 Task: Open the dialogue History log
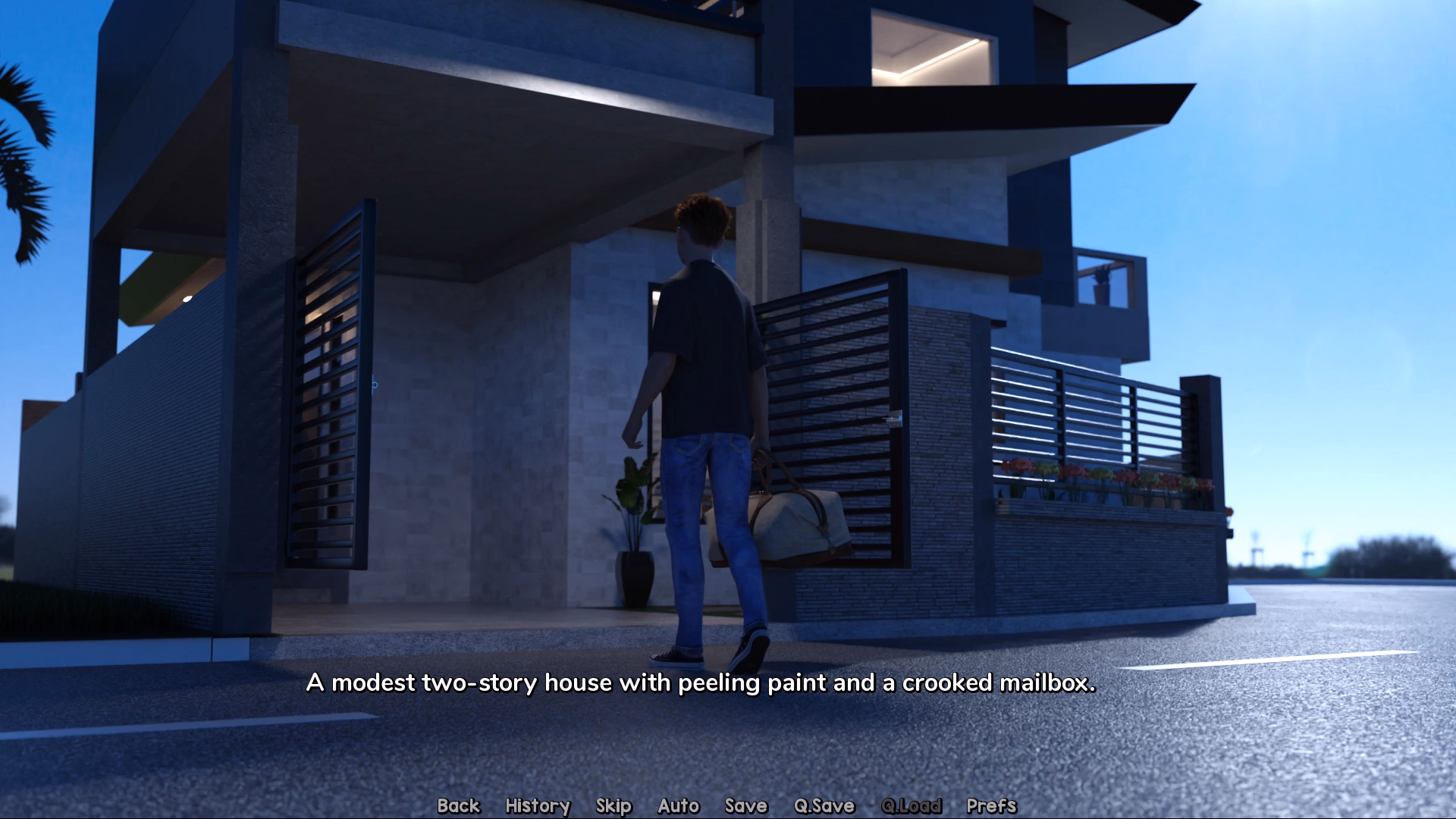538,805
